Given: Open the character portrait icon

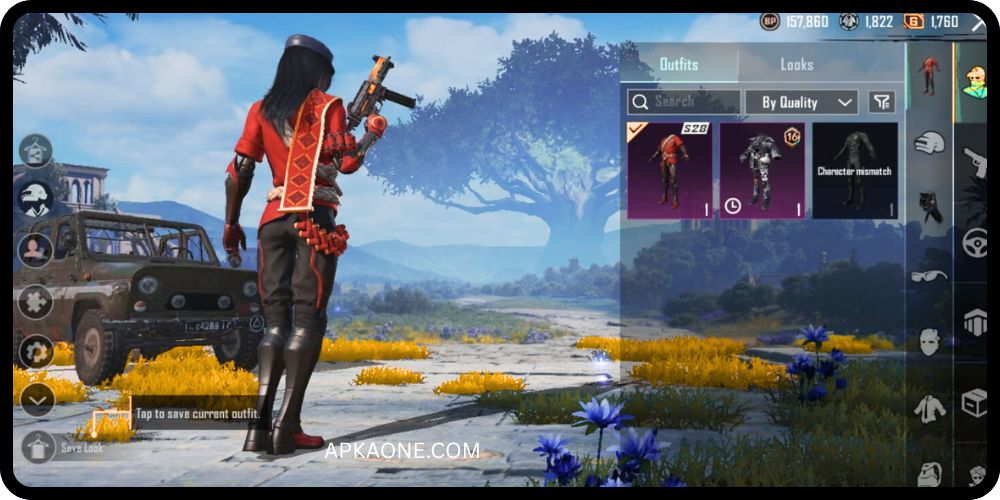Looking at the screenshot, I should click(x=37, y=249).
